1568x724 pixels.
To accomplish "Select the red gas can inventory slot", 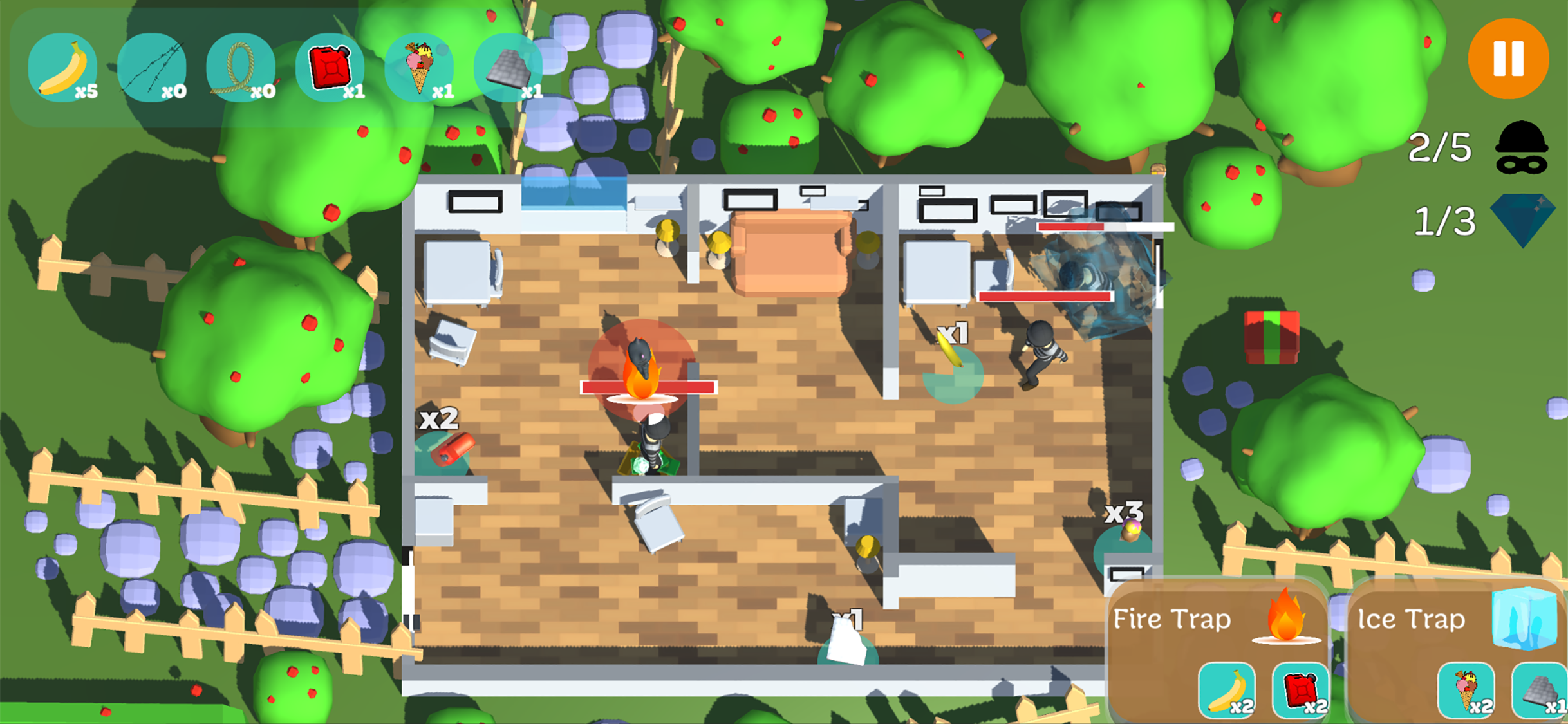I will (330, 68).
